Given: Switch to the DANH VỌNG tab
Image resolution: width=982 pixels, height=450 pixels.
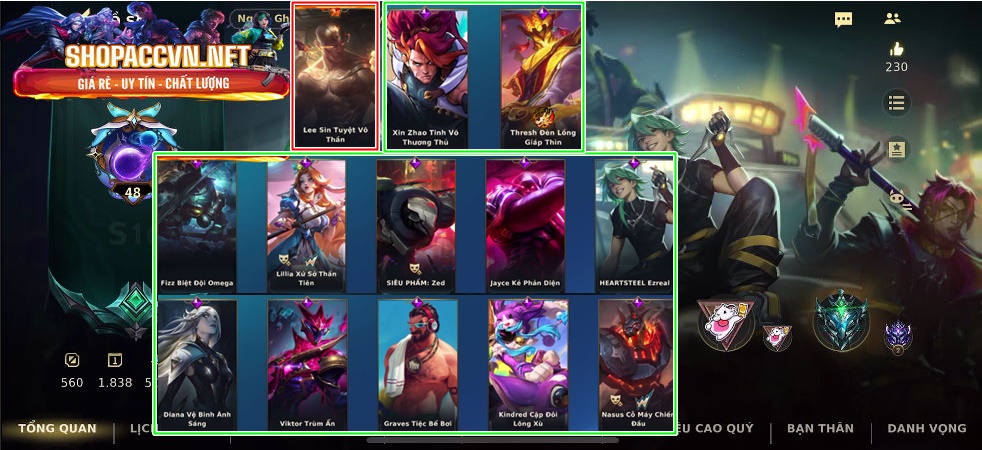Looking at the screenshot, I should pyautogui.click(x=926, y=428).
